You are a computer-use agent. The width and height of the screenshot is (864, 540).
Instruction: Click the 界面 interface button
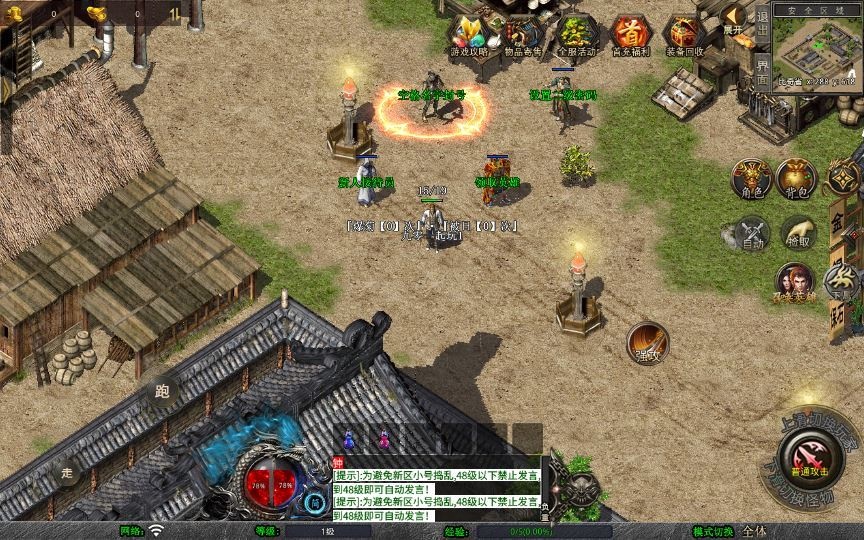click(x=763, y=71)
